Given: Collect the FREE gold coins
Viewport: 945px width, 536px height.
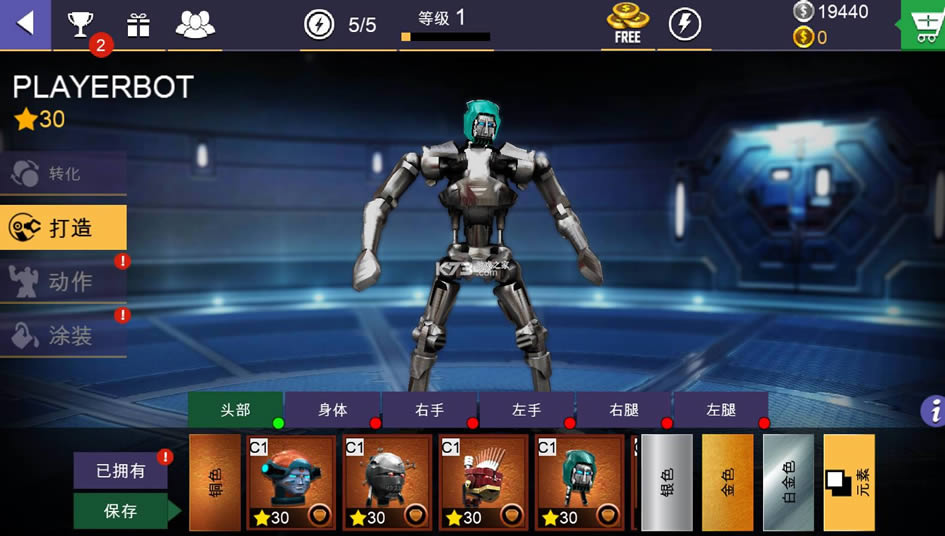Looking at the screenshot, I should (x=627, y=24).
